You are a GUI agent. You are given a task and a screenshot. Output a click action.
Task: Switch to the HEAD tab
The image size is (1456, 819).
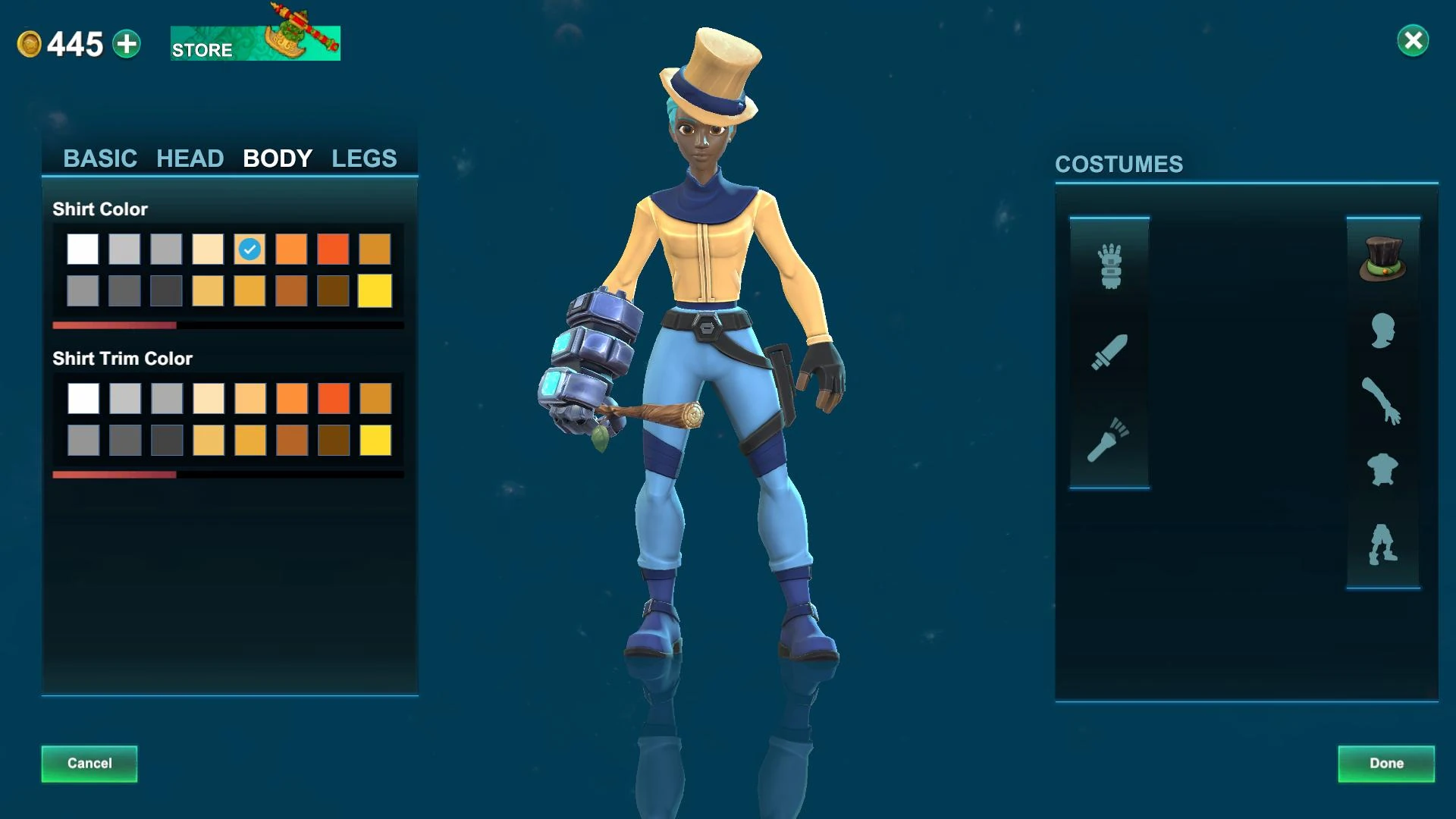[190, 158]
